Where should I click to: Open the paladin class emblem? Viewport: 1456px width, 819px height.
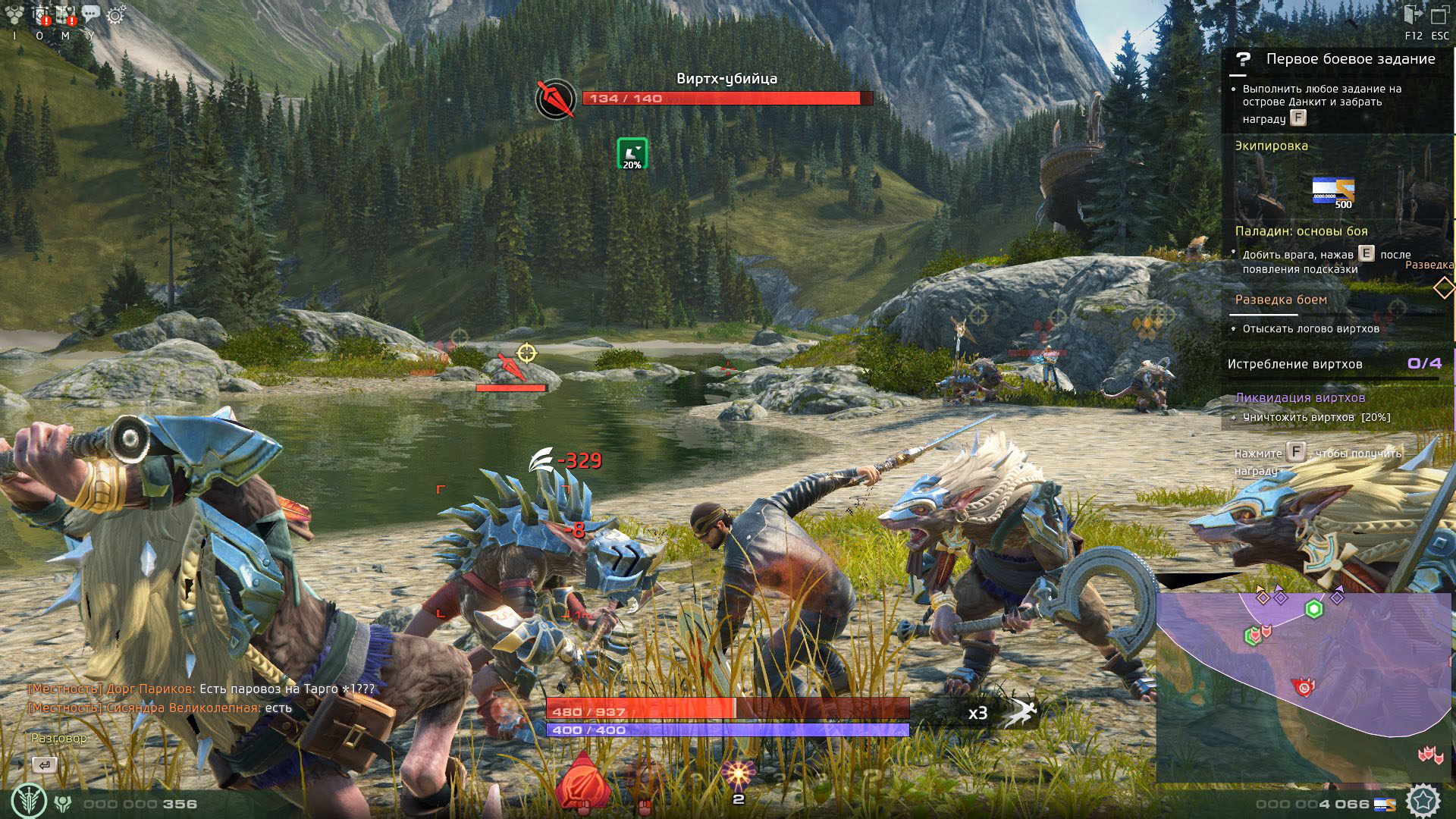[29, 801]
